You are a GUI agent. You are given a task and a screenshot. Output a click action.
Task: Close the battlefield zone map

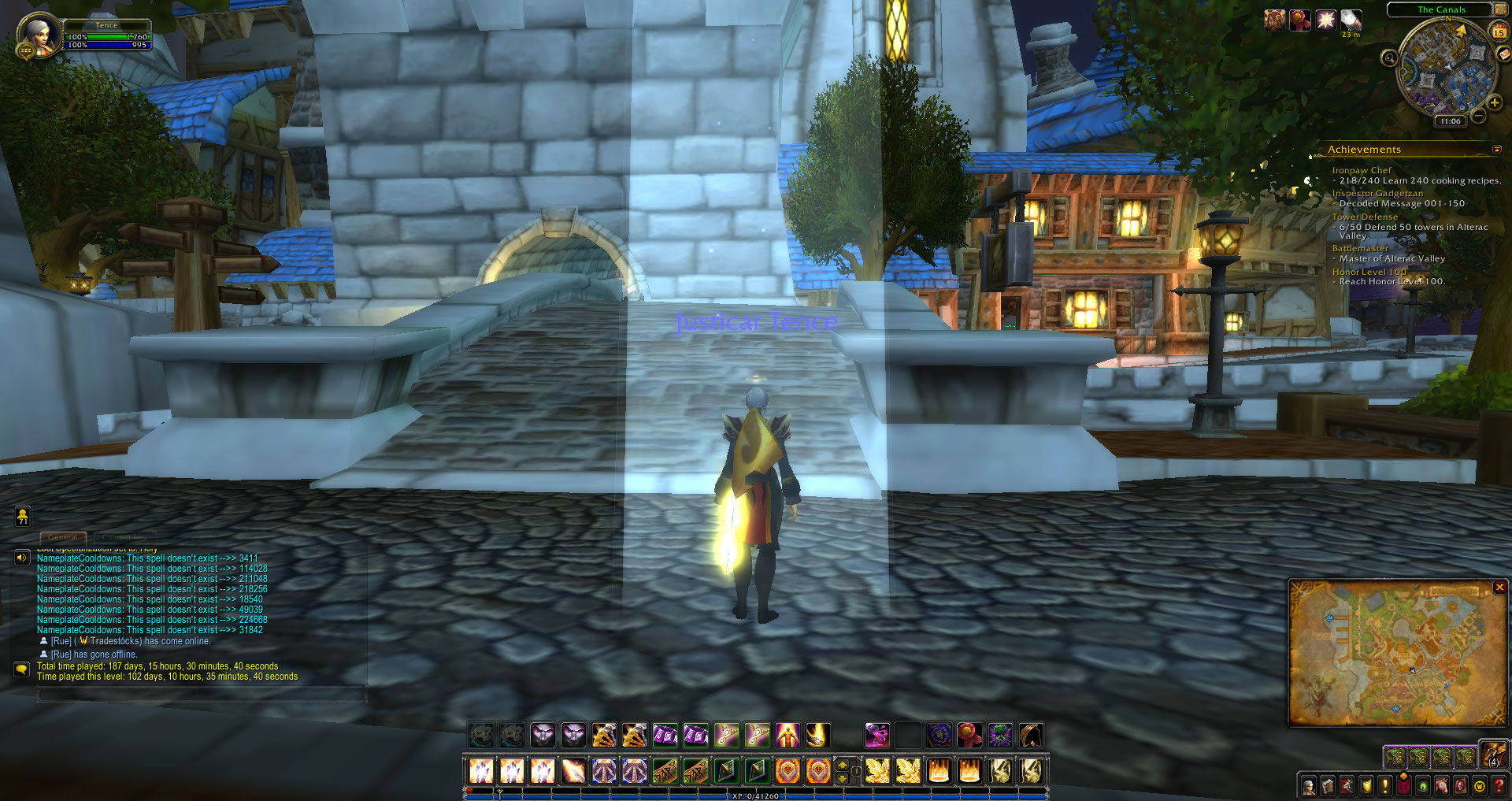pos(1499,588)
